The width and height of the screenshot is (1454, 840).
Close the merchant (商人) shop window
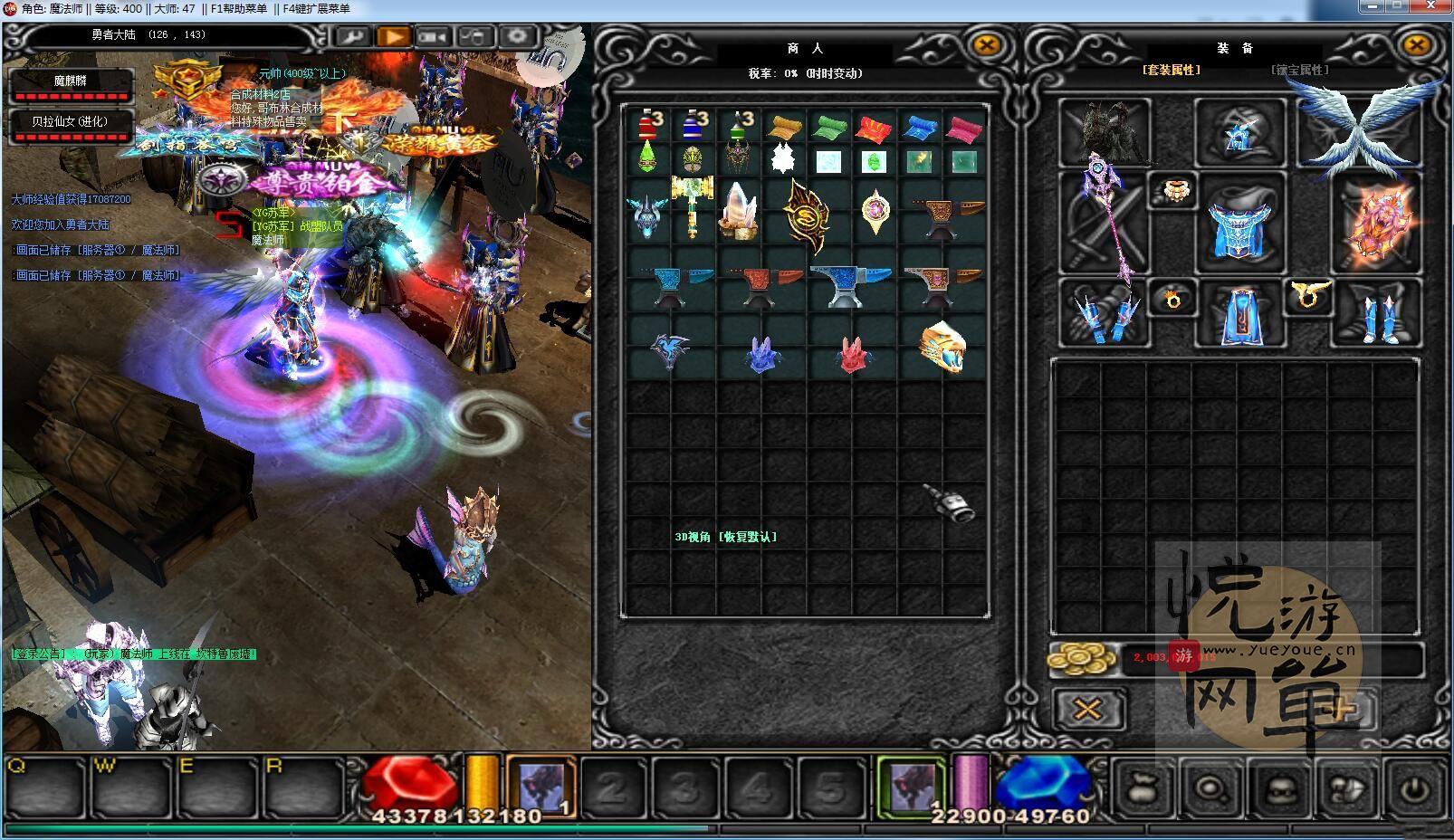[x=986, y=44]
